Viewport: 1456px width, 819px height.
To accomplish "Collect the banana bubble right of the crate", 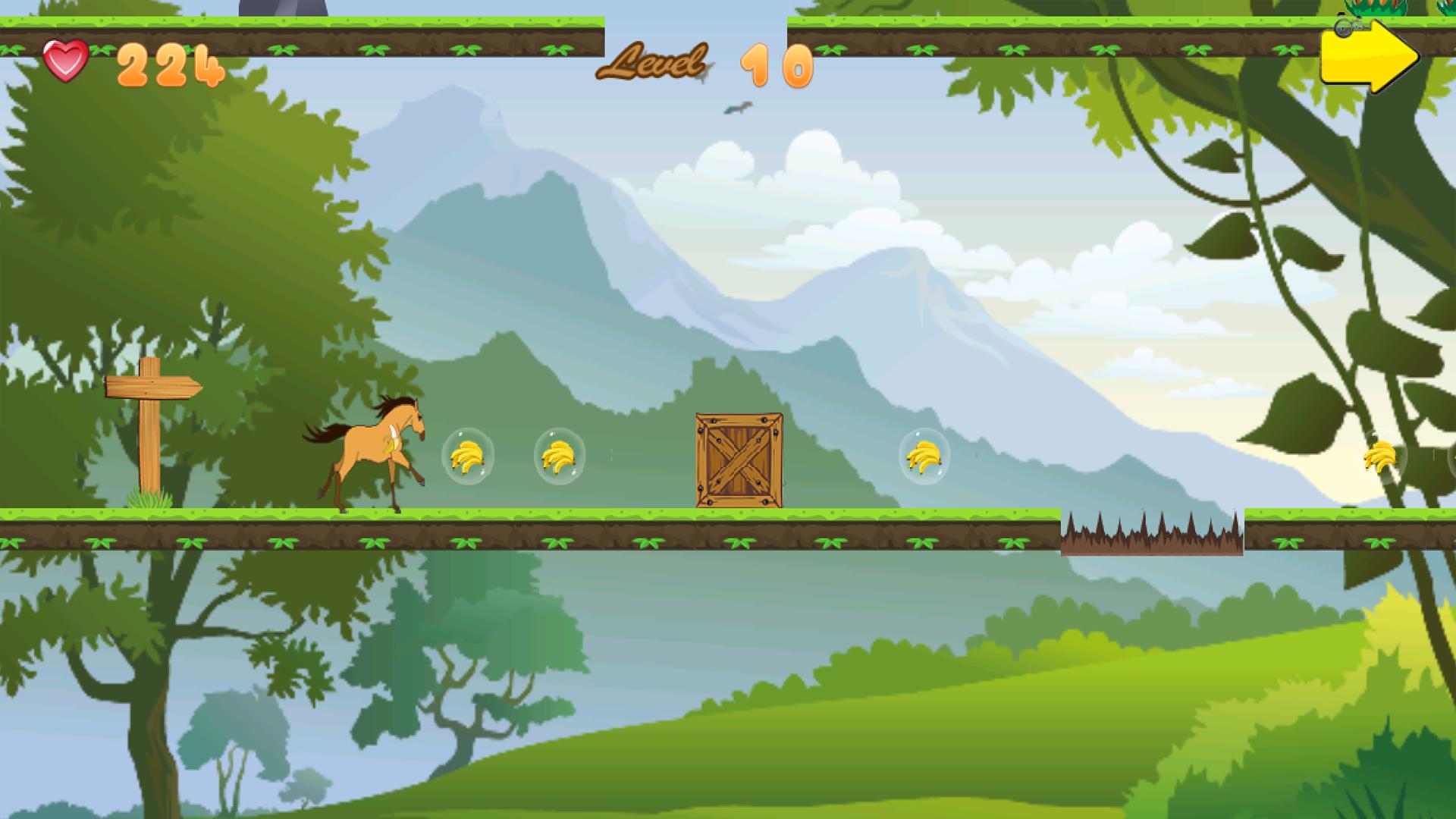I will [922, 457].
